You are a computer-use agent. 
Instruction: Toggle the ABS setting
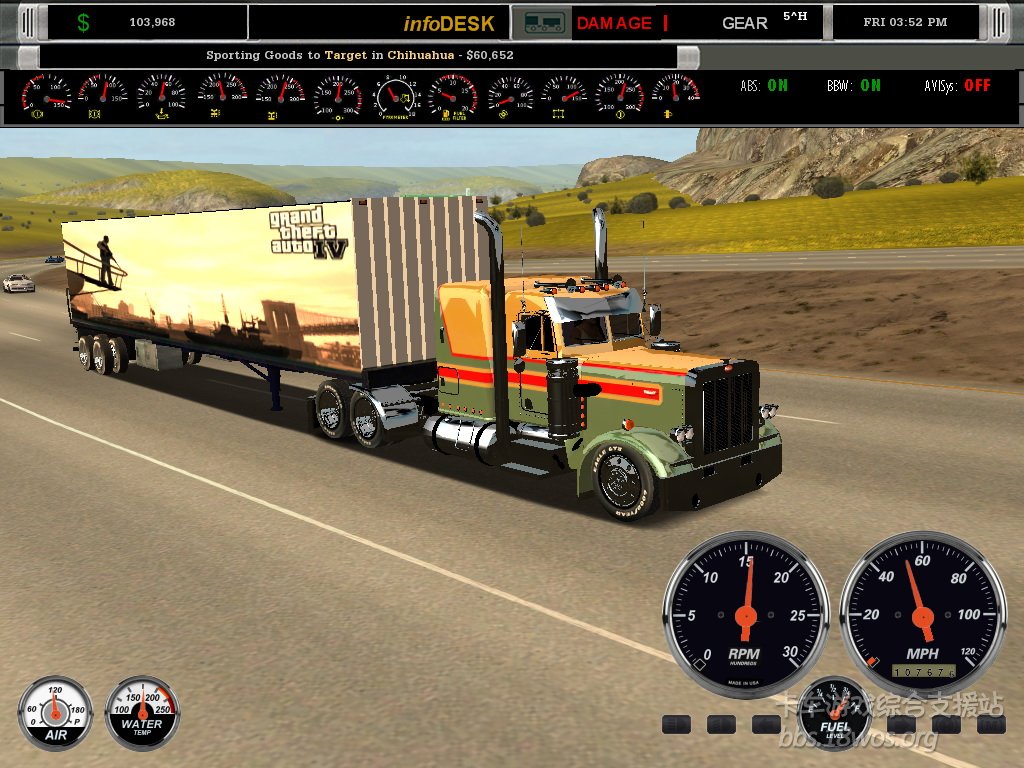click(764, 86)
